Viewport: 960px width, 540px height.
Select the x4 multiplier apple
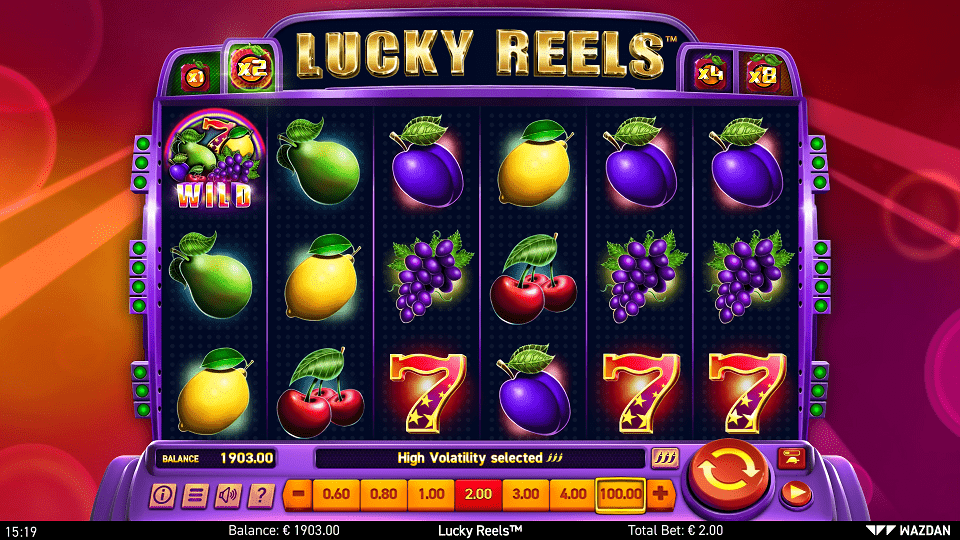pyautogui.click(x=711, y=73)
